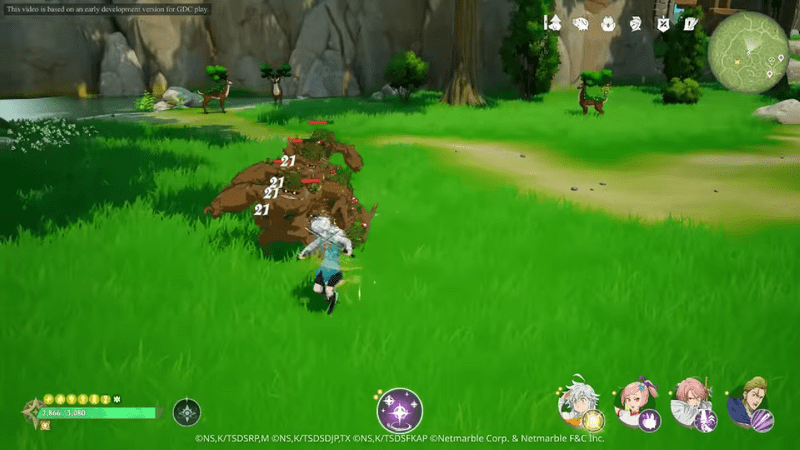
Task: Activate the purple sparkle skill in the bottom center
Action: [399, 410]
